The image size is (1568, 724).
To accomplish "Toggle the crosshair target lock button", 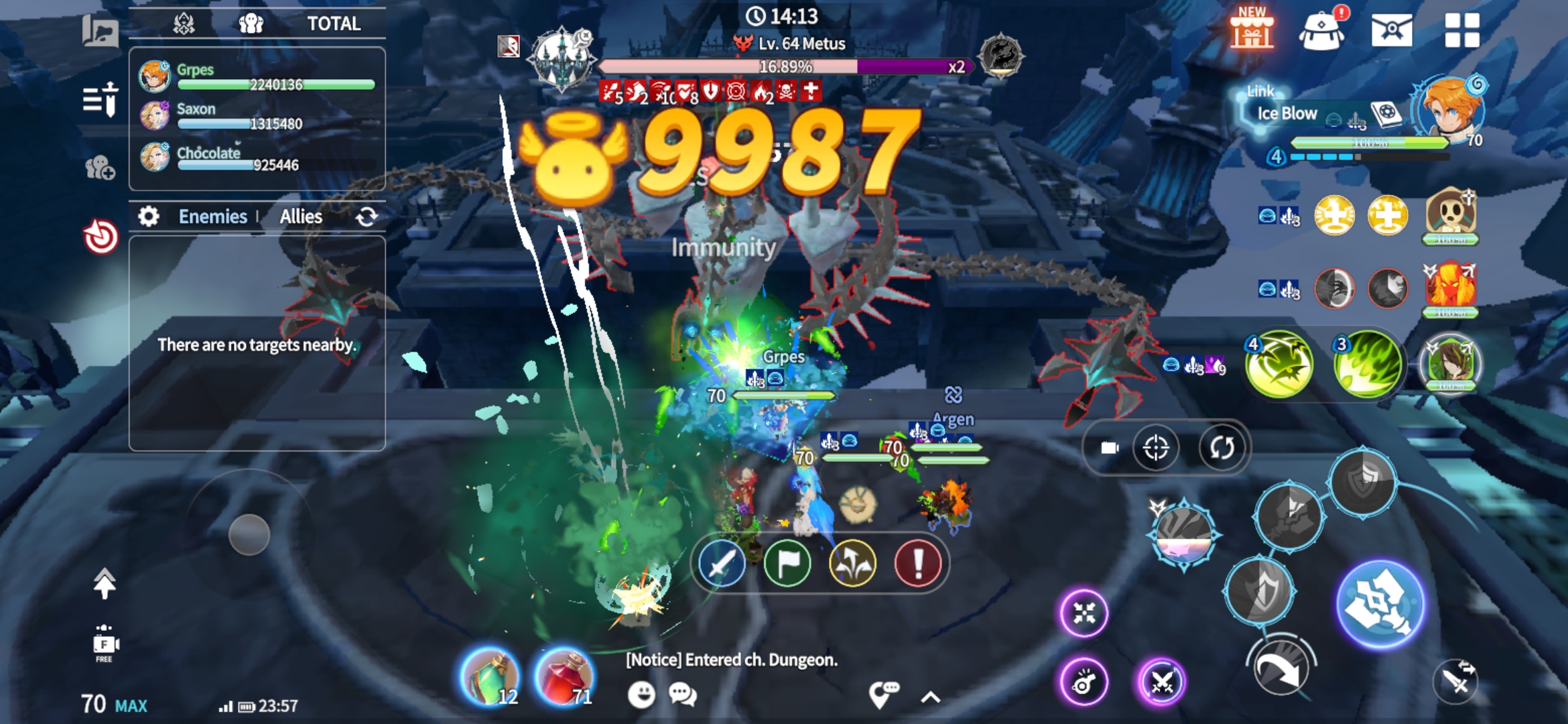I will click(x=1156, y=447).
